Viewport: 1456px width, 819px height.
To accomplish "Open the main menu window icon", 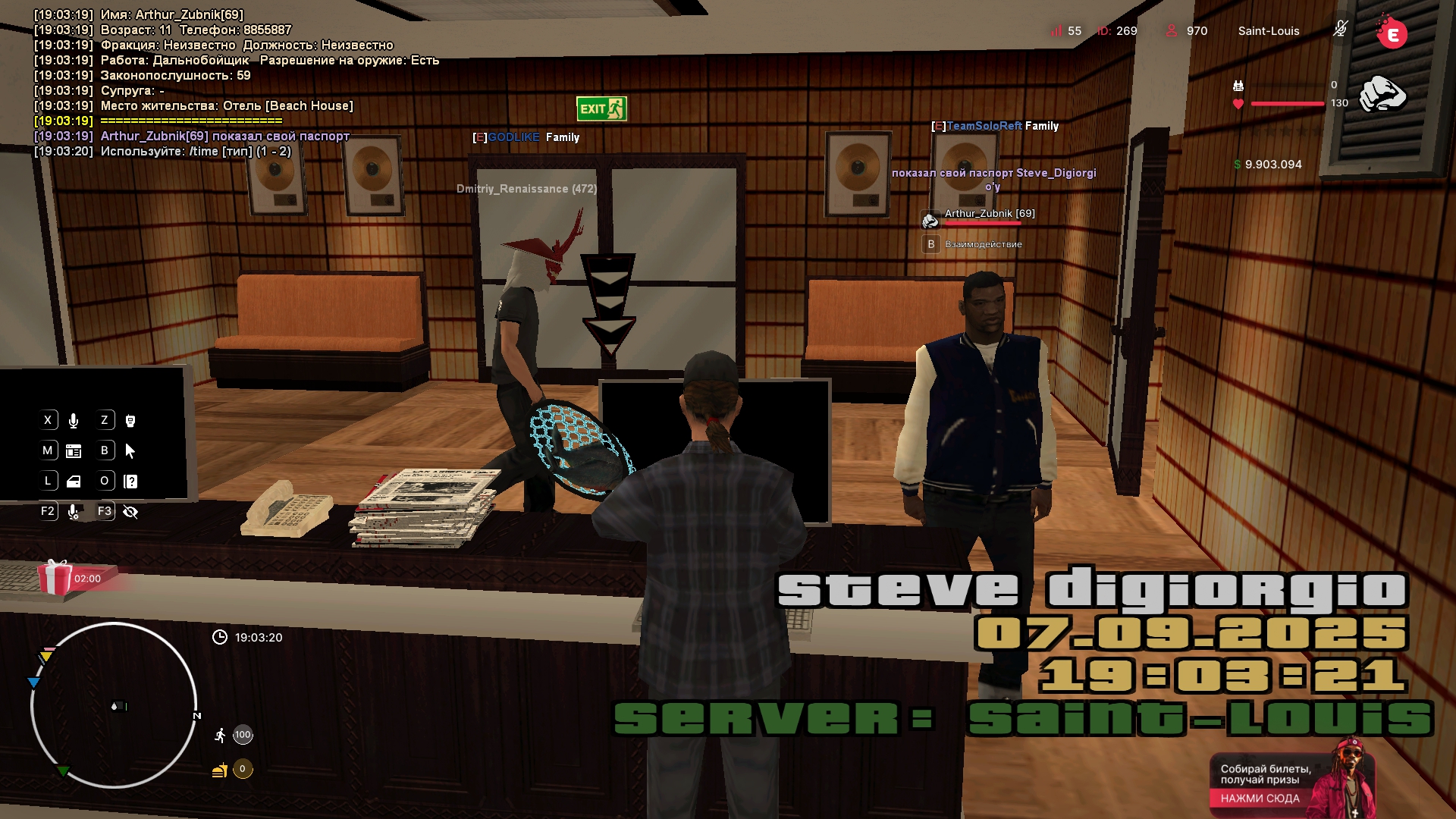I will click(x=74, y=451).
